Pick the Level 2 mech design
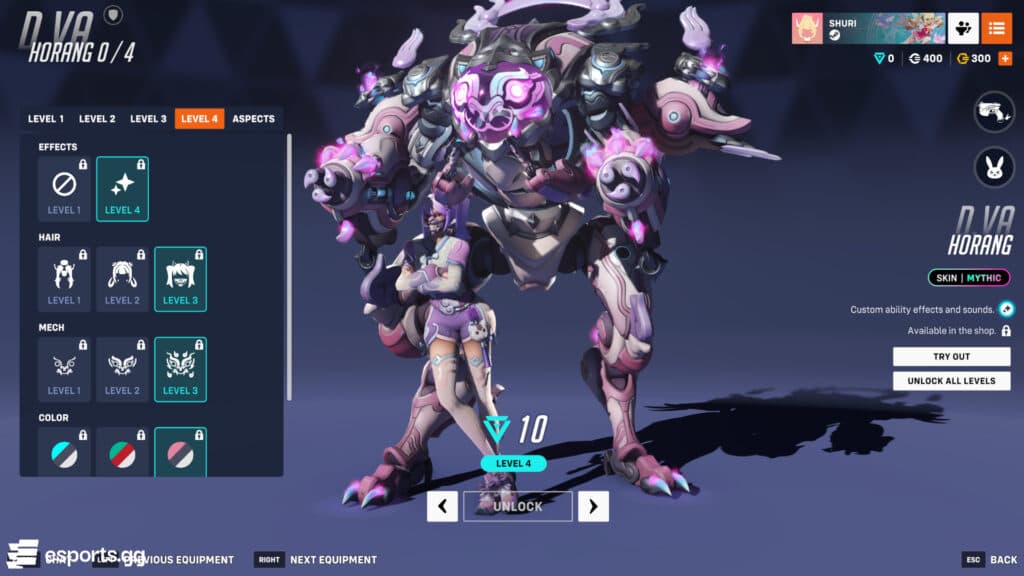The width and height of the screenshot is (1024, 576). click(122, 369)
